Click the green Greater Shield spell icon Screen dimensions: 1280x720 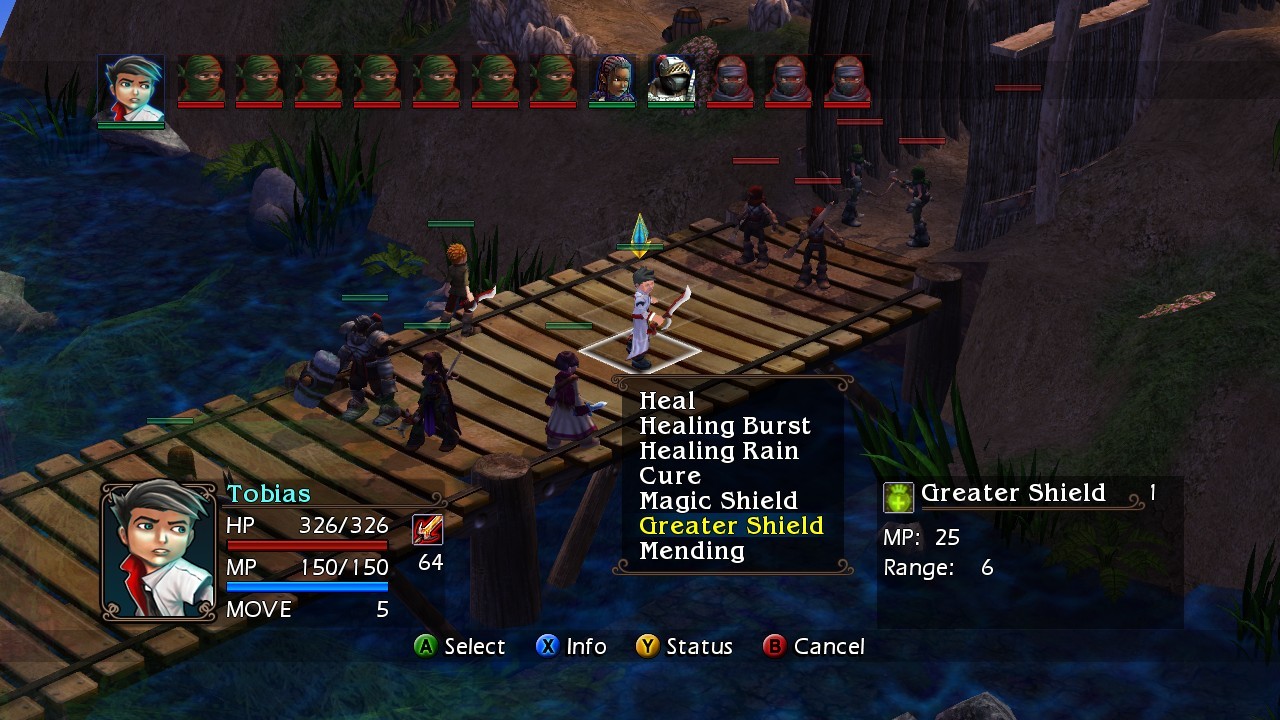[898, 497]
